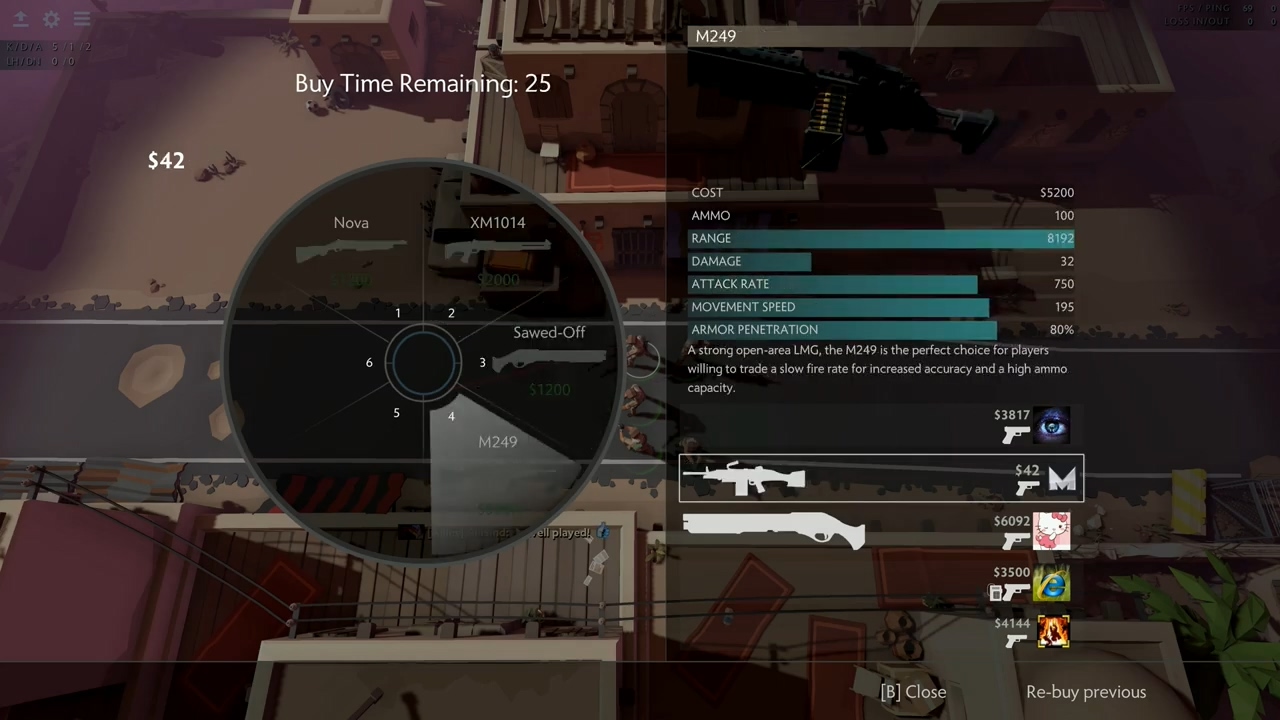The width and height of the screenshot is (1280, 720).
Task: Close the buy menu
Action: click(x=912, y=692)
